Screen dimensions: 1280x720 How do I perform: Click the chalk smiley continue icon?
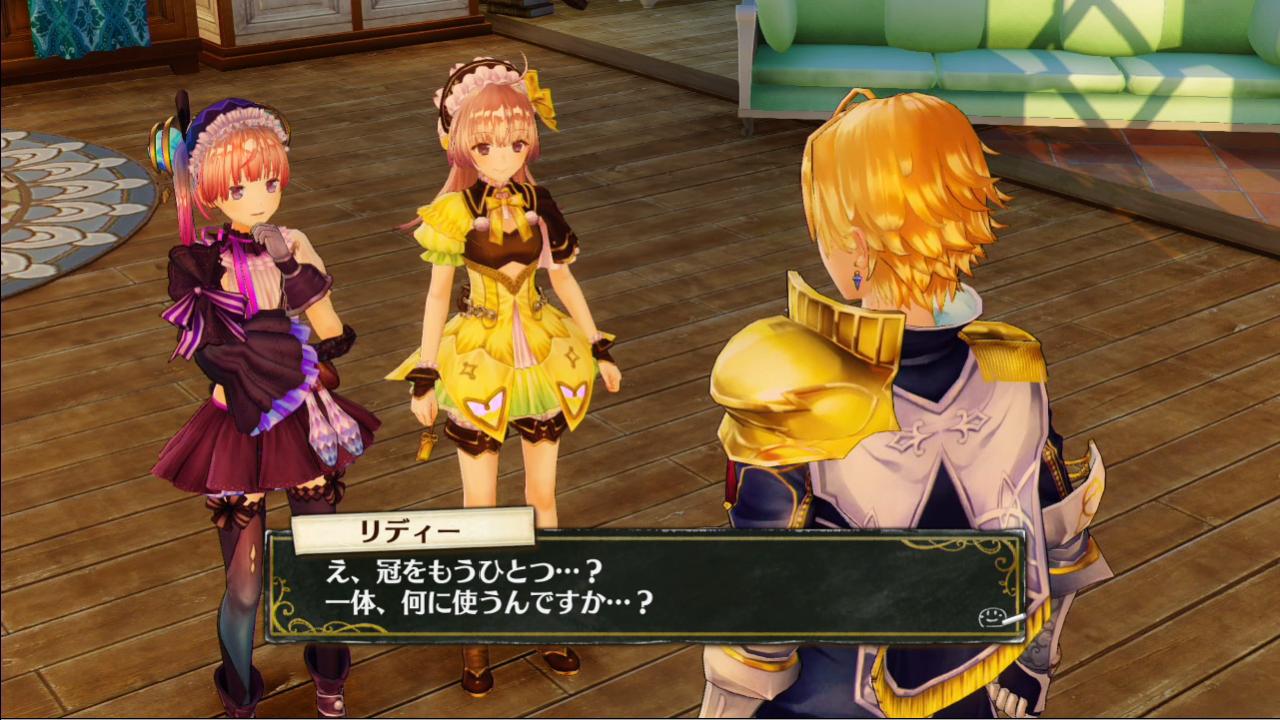(x=991, y=617)
